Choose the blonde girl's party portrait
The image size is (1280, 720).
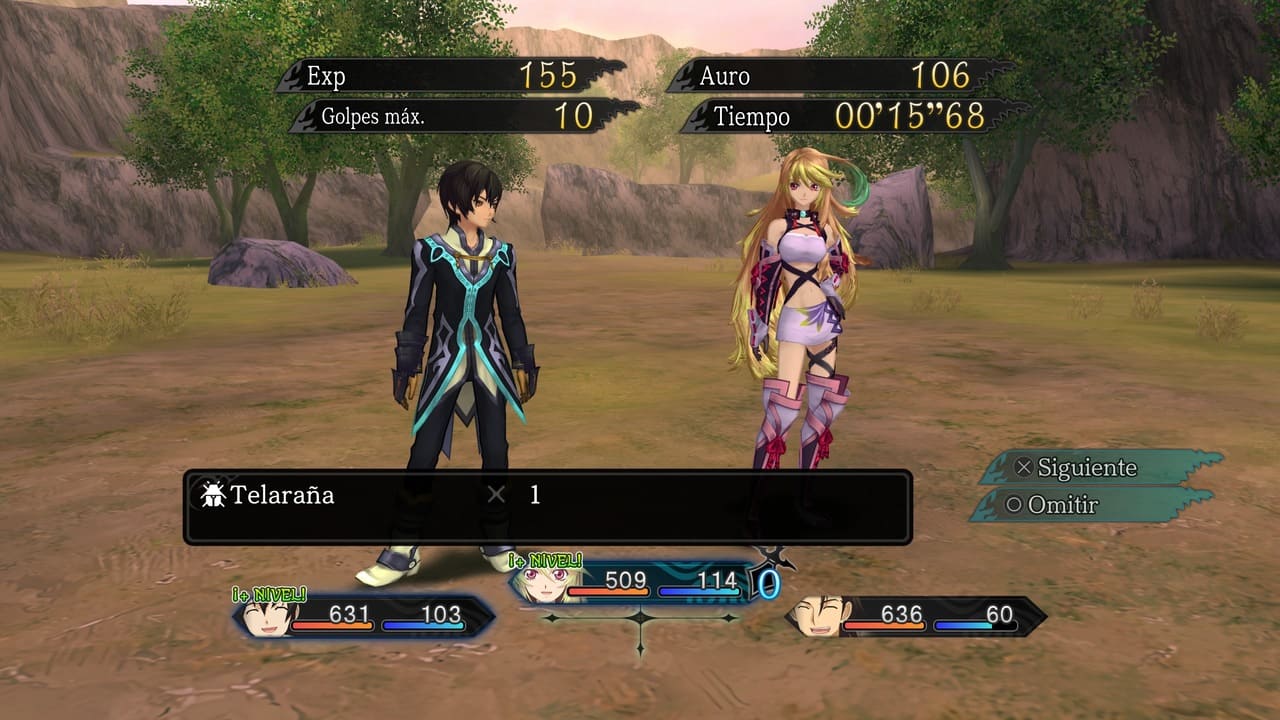(542, 584)
